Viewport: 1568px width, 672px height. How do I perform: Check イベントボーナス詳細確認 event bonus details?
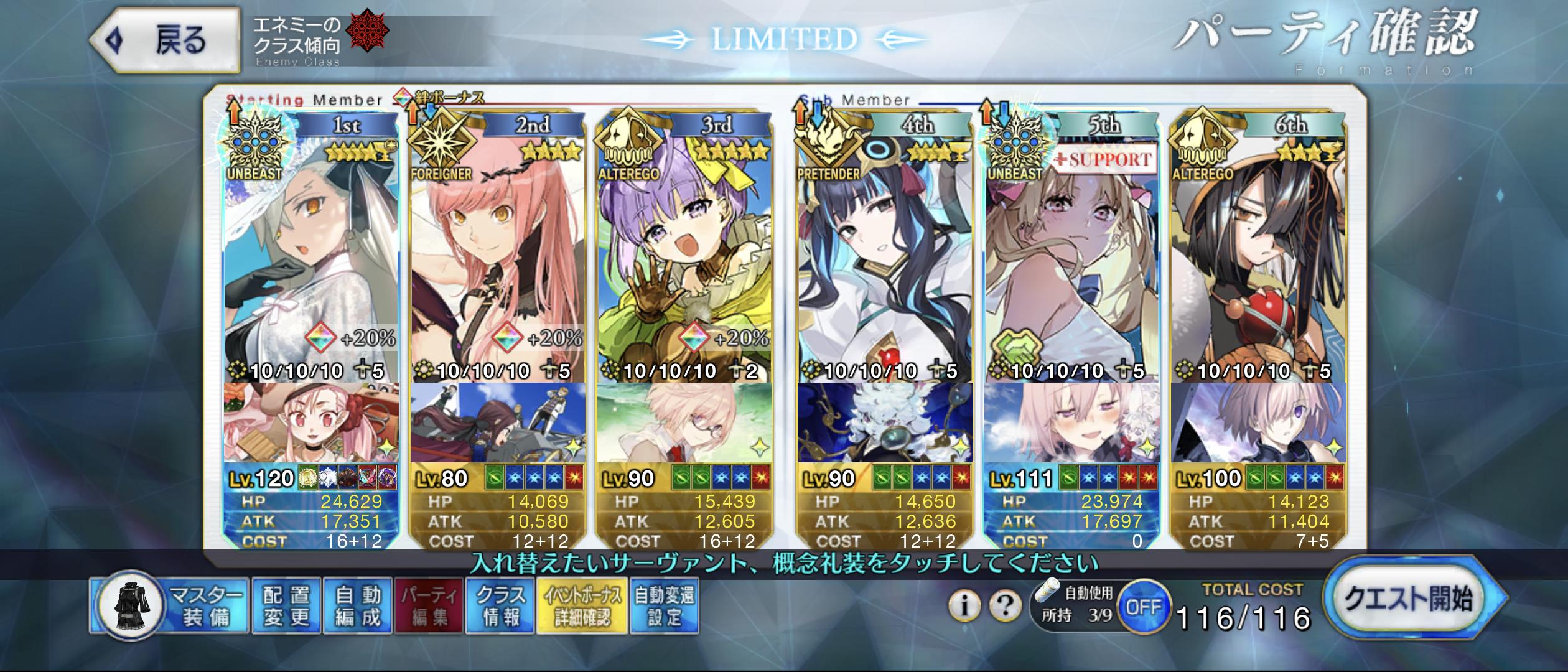coord(582,606)
